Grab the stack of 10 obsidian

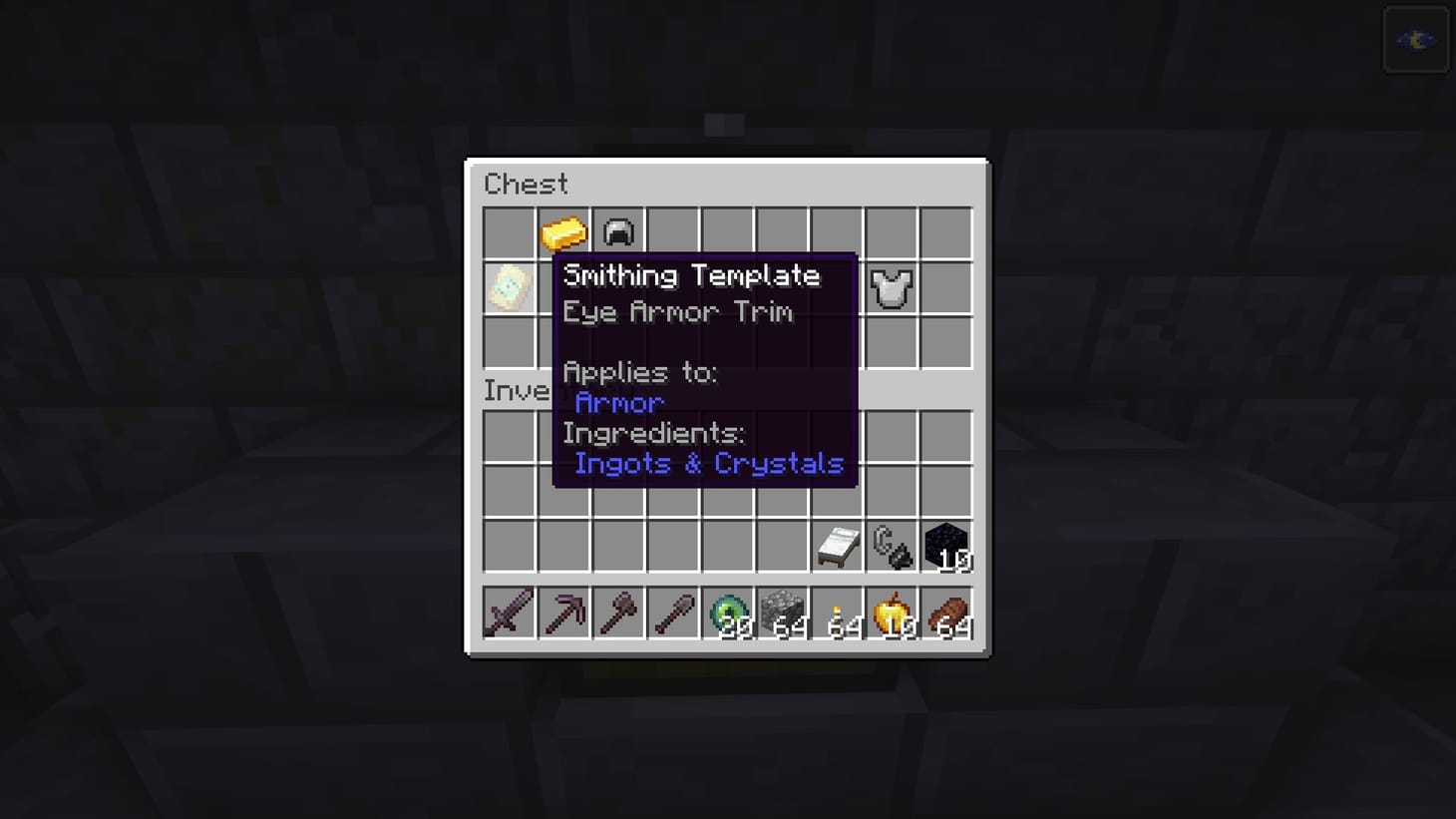point(944,545)
